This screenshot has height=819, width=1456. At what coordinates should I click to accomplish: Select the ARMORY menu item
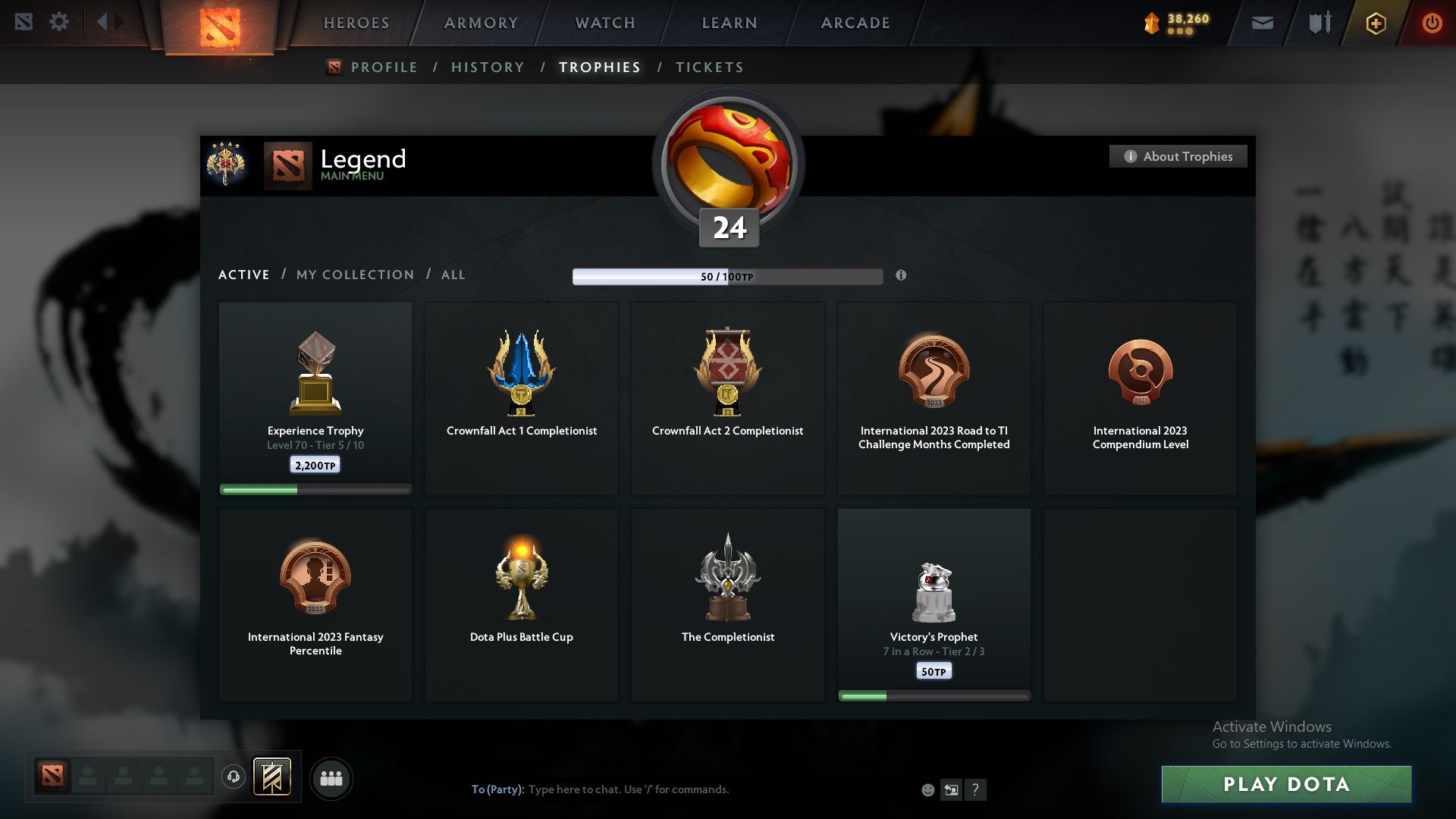479,23
